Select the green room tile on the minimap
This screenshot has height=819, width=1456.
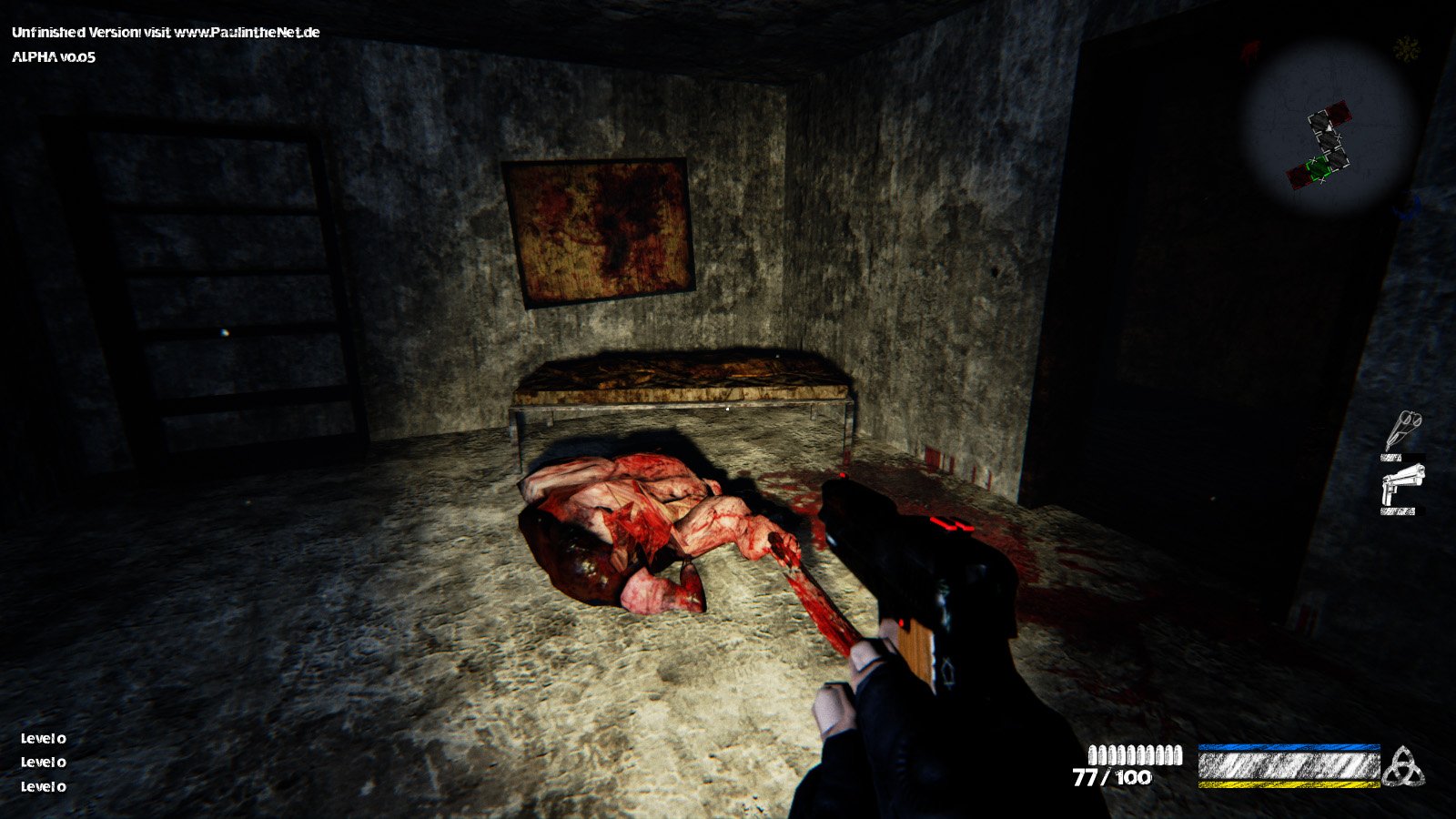coord(1319,167)
